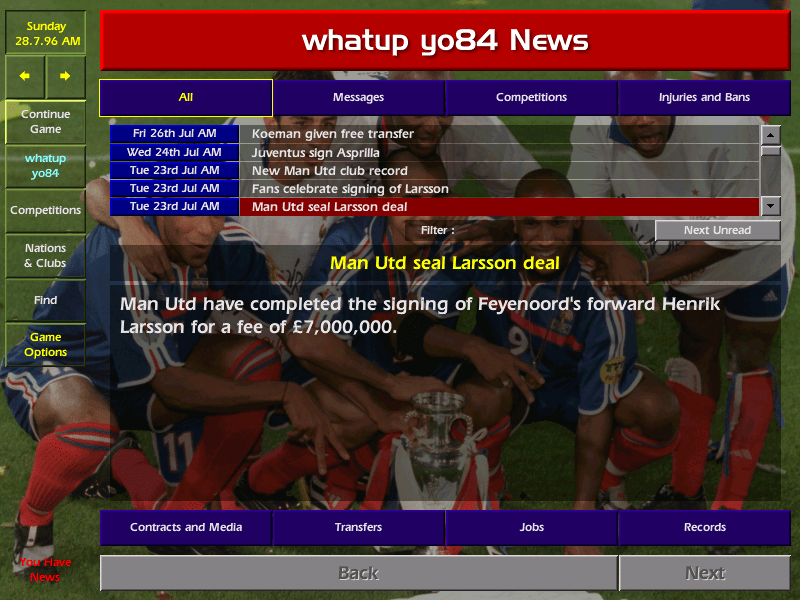This screenshot has width=800, height=600.
Task: Jump to the Next Unread message
Action: click(x=717, y=230)
